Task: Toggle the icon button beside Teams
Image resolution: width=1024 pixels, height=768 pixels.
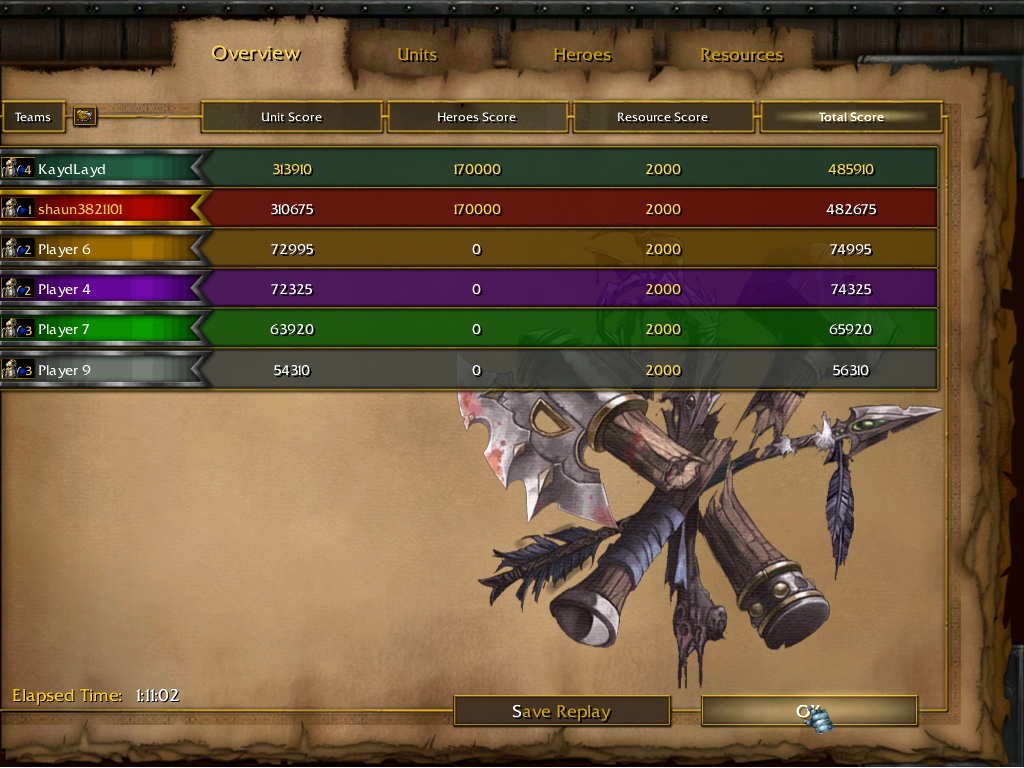Action: pos(85,117)
